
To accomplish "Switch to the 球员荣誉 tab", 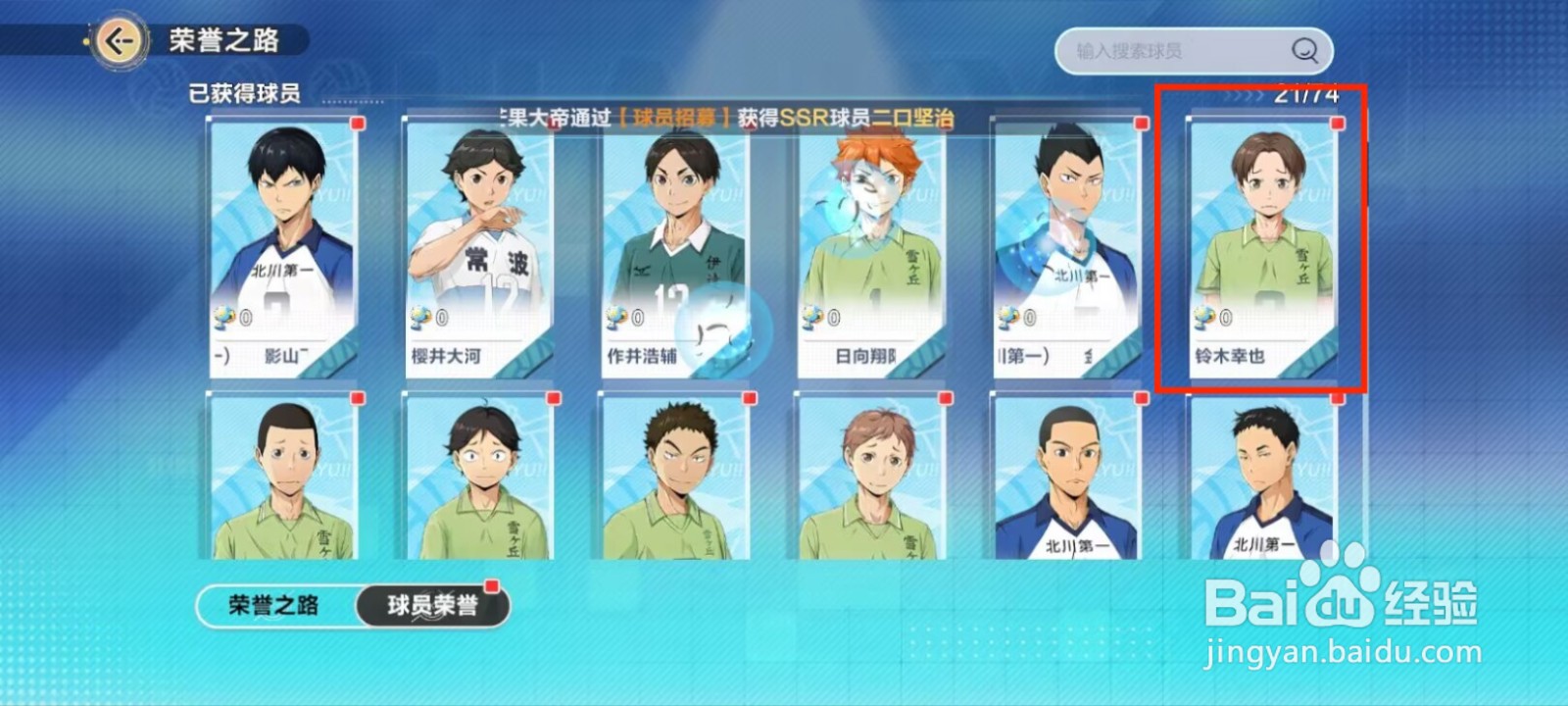I will [431, 605].
